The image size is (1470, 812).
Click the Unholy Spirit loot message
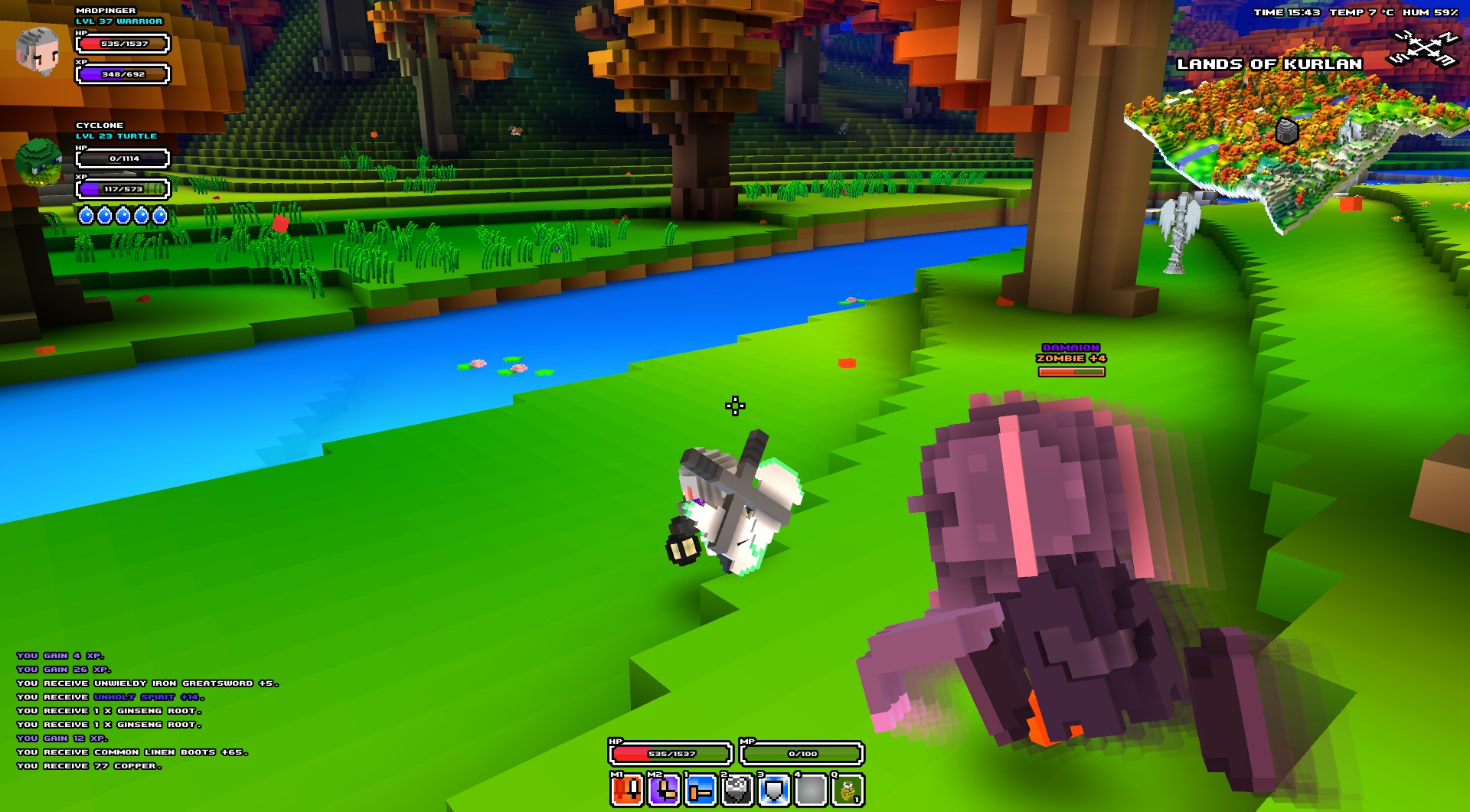[x=149, y=697]
